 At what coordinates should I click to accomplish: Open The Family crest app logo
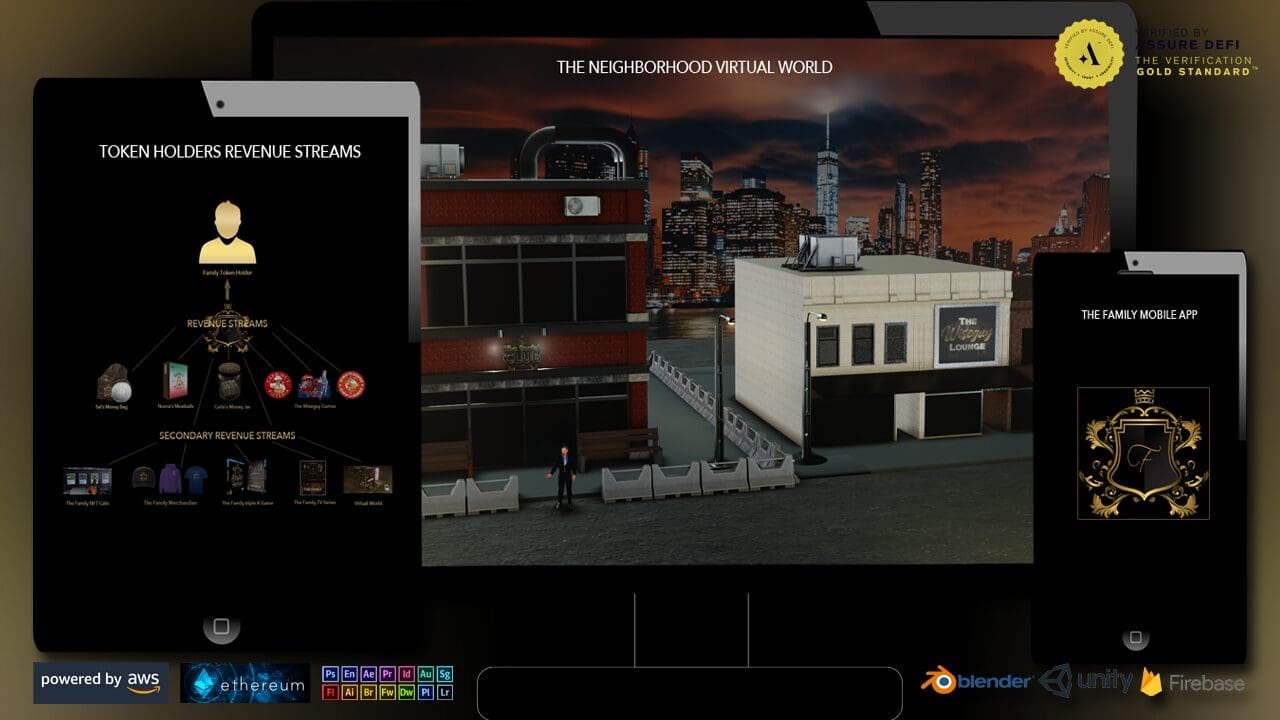[1143, 453]
